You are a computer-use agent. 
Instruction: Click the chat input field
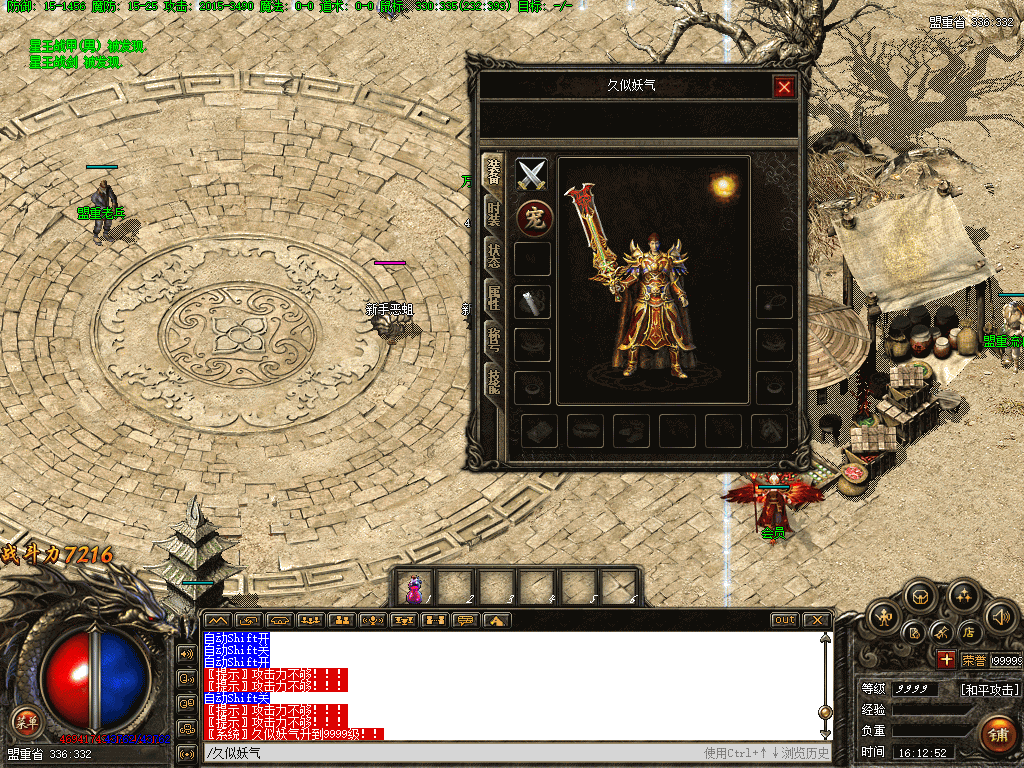click(450, 753)
